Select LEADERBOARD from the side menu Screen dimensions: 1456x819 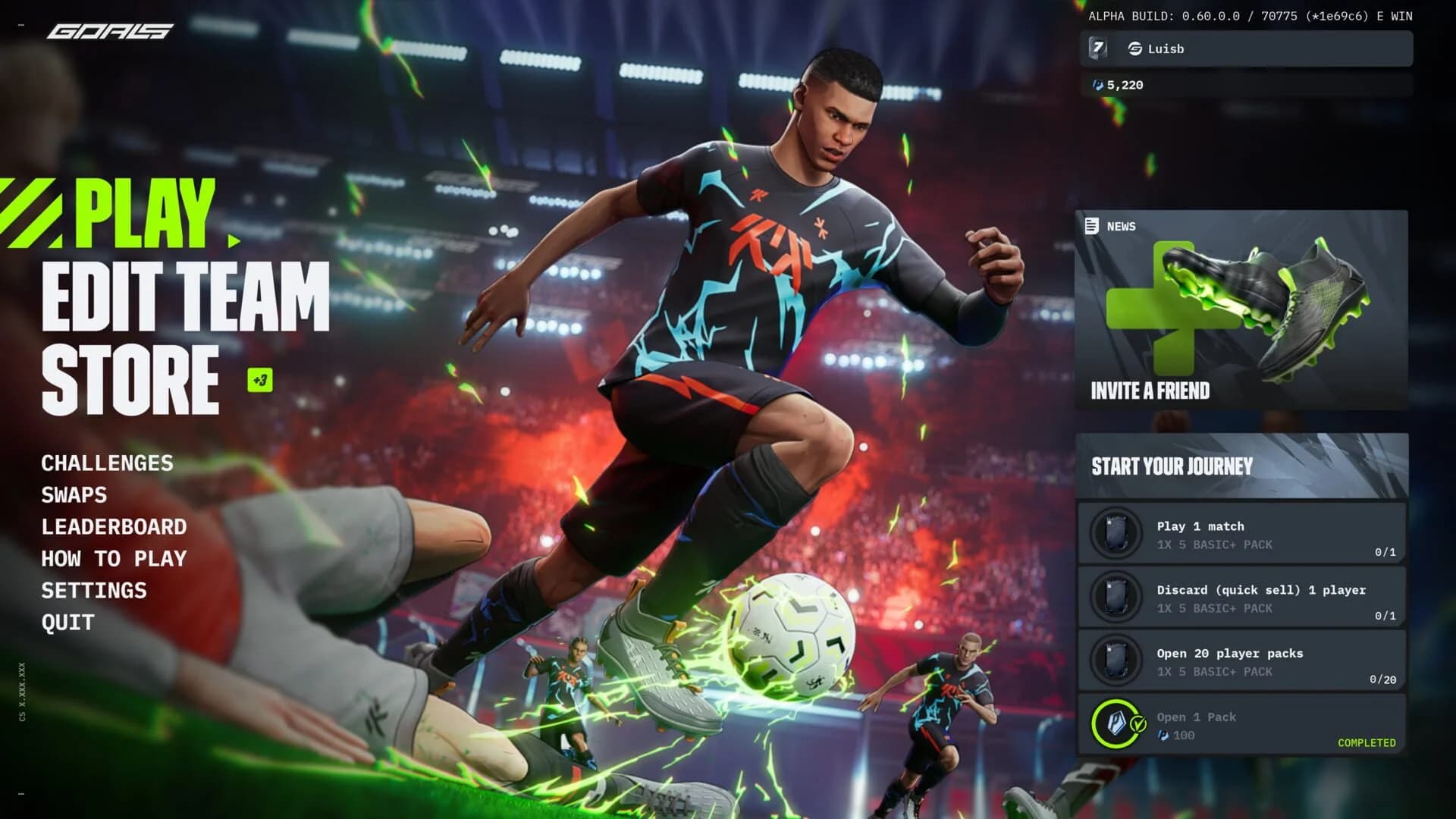click(115, 527)
